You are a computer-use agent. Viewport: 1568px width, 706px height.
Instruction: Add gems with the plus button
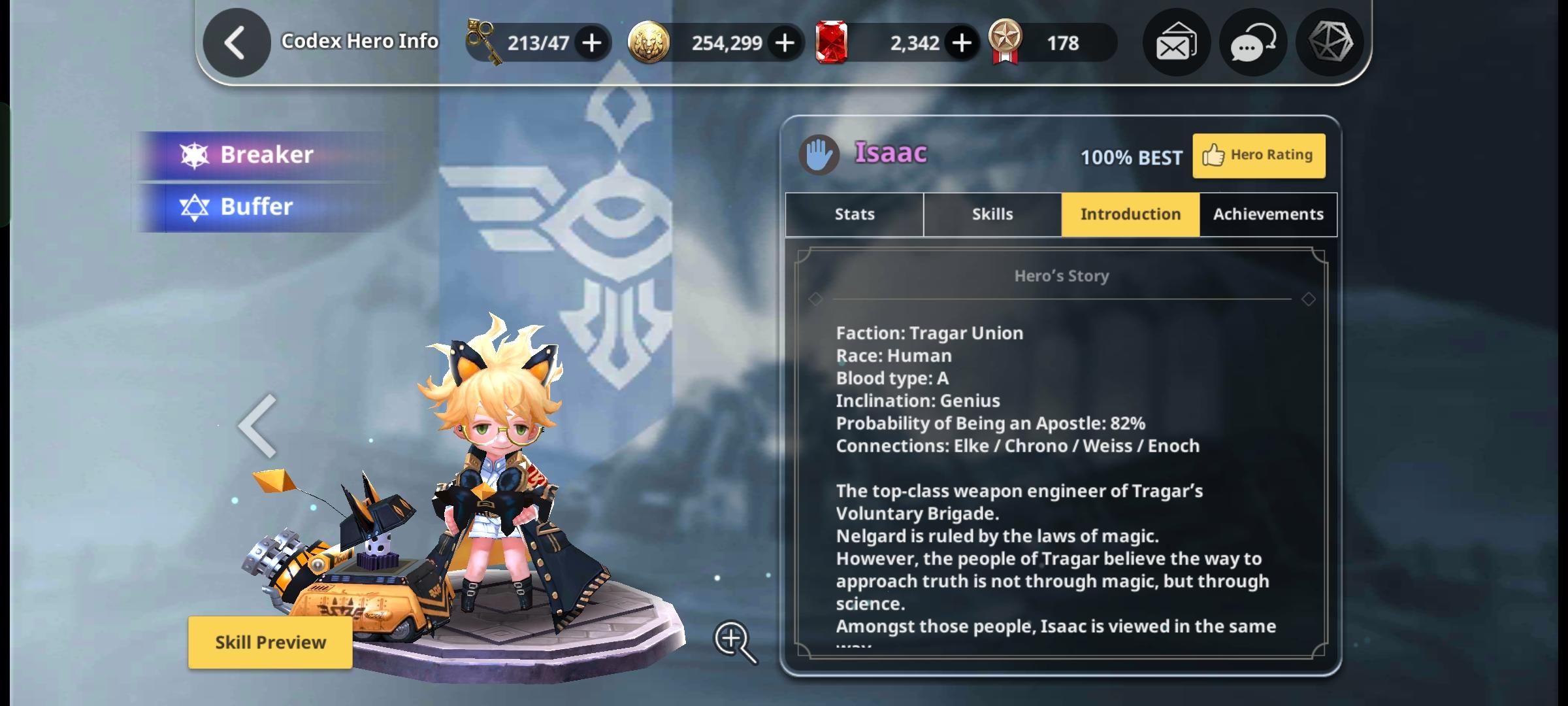point(960,42)
